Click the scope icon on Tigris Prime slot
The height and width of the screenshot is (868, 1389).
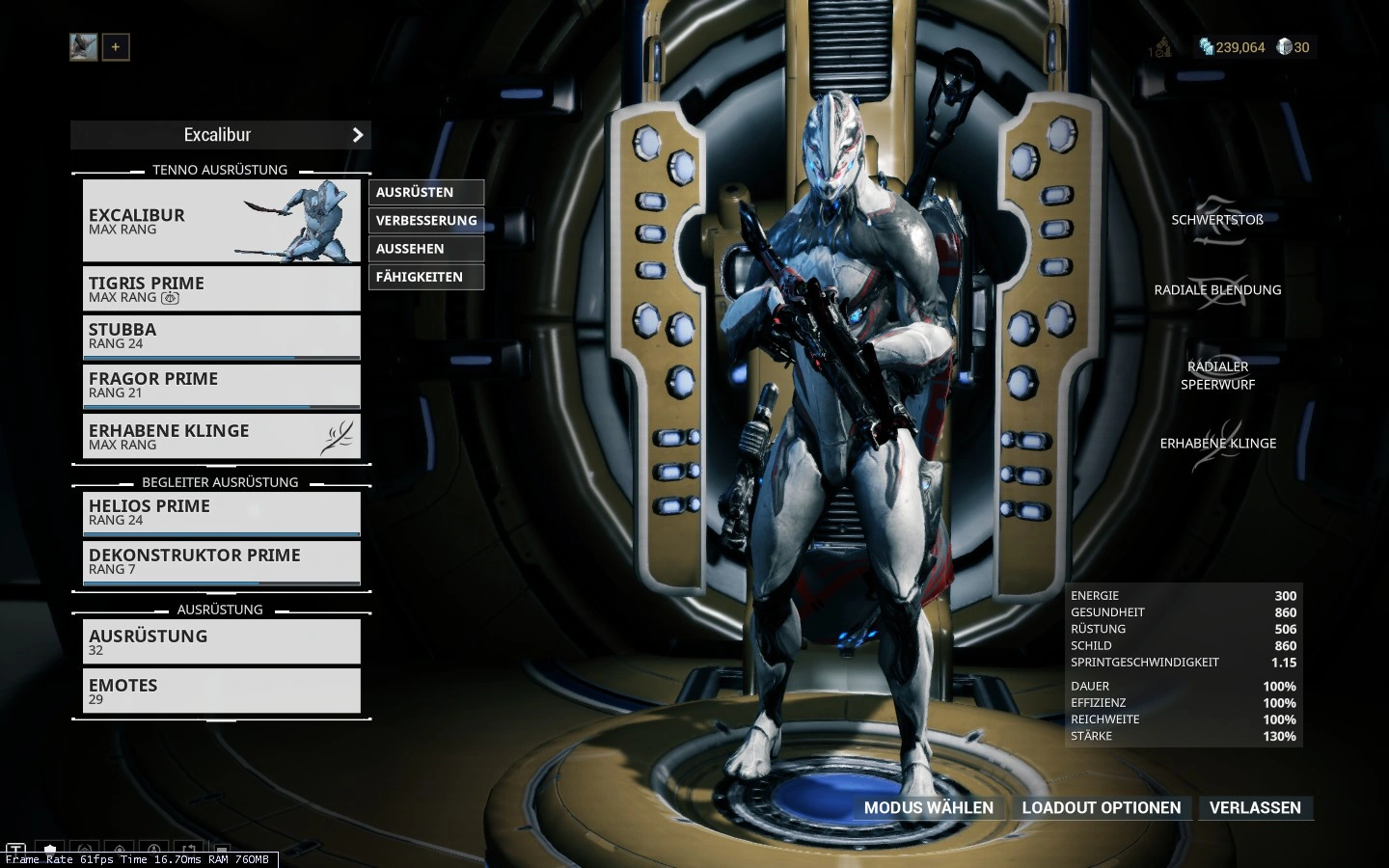pos(170,299)
